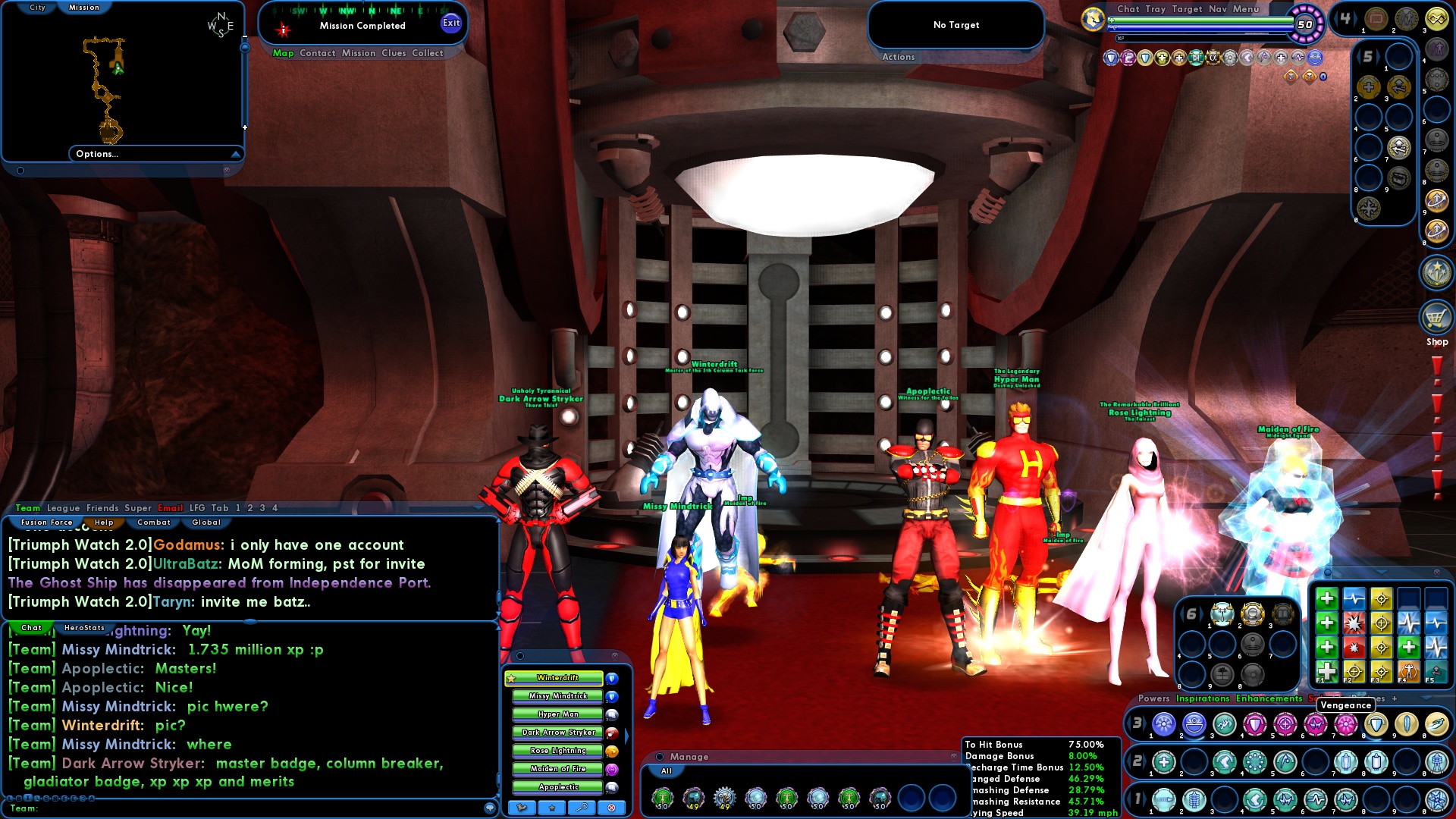The image size is (1456, 819).
Task: Click the Exit button on the Mission Completed window
Action: [452, 23]
